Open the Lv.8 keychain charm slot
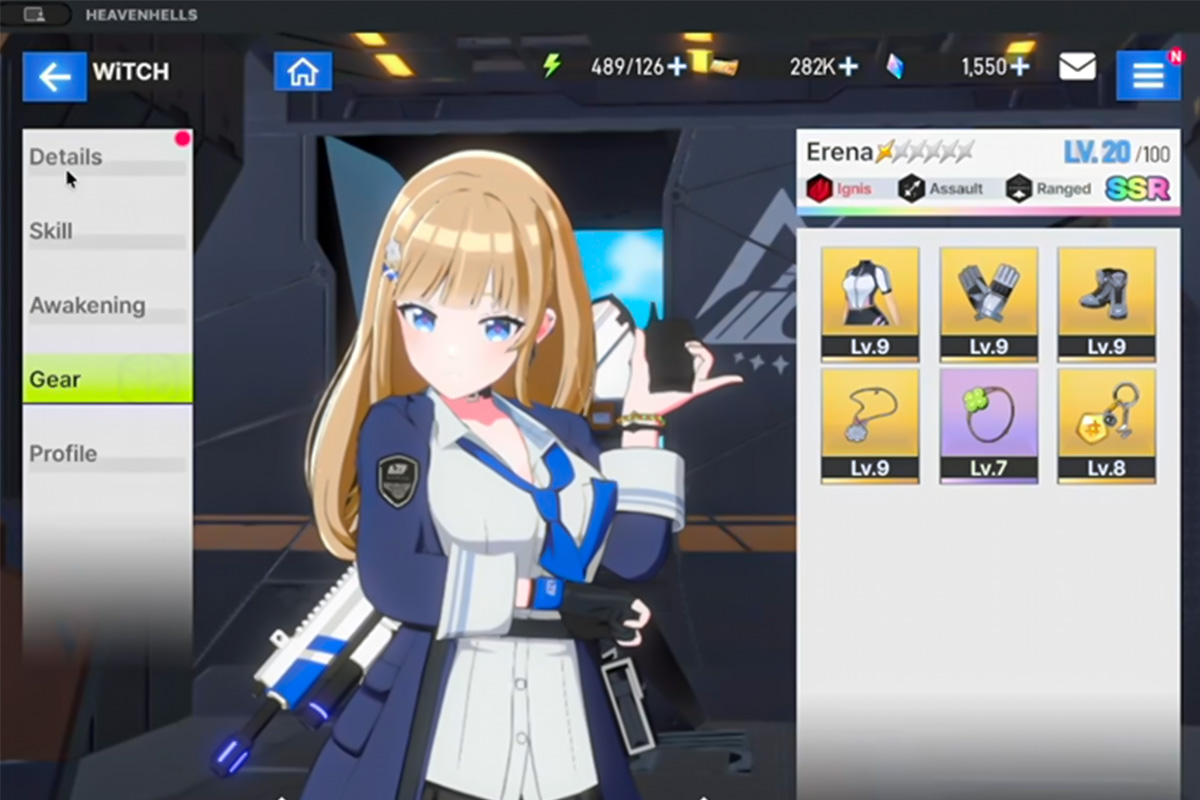The image size is (1200, 800). pos(1106,425)
